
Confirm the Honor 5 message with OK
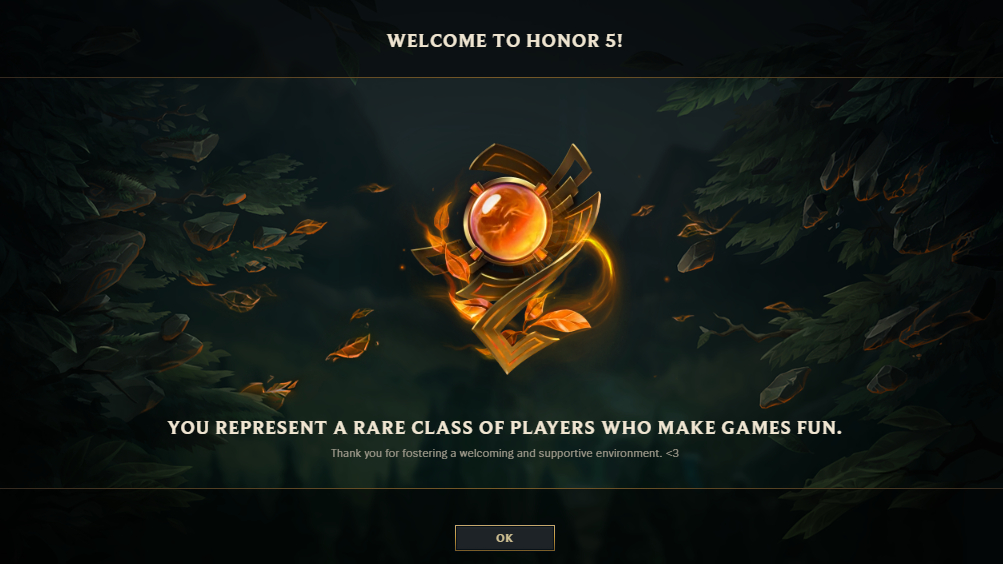click(504, 538)
